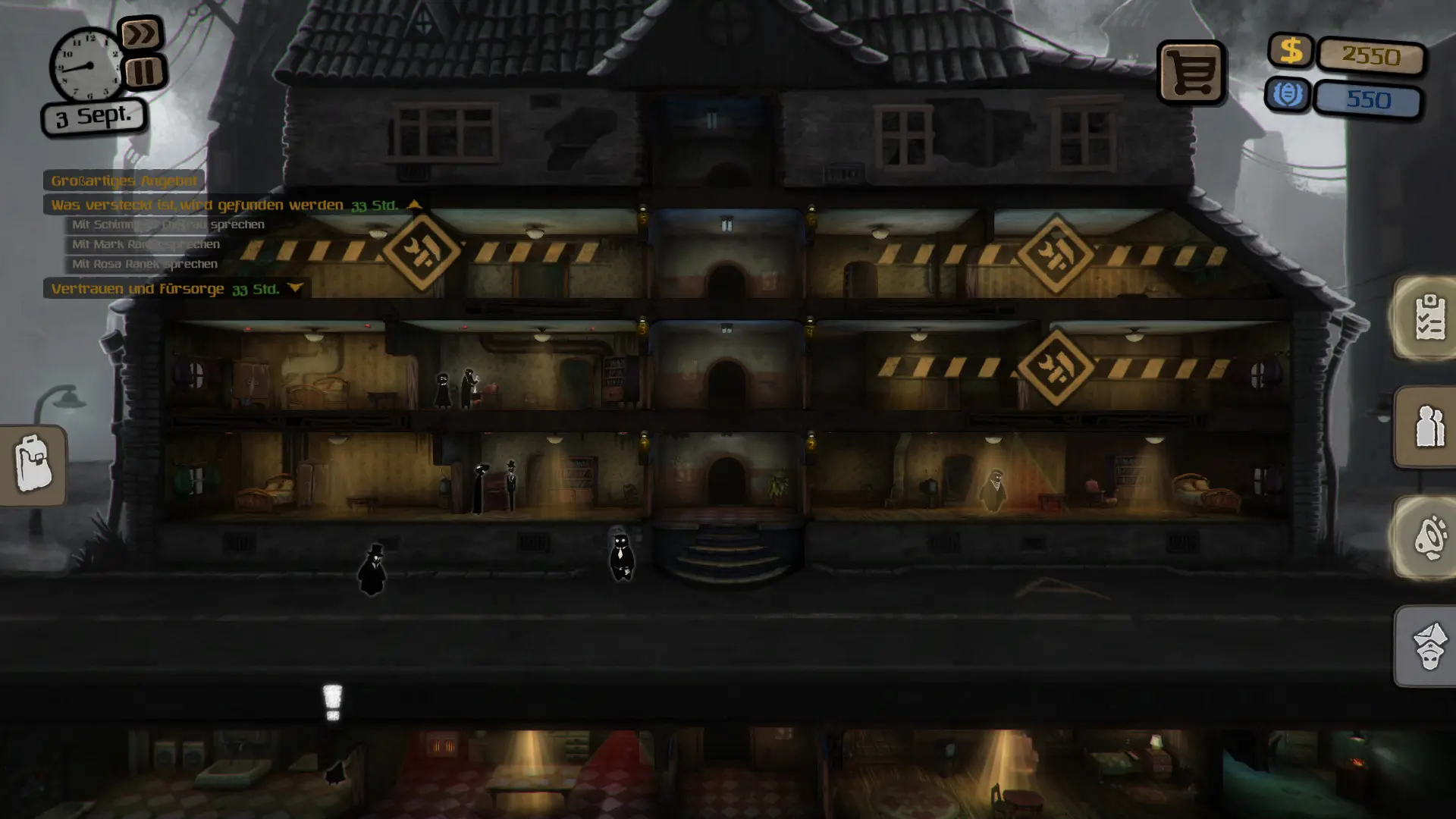Select the "Mit Mark Ranek sprechen" objective
Image resolution: width=1456 pixels, height=819 pixels.
(146, 244)
